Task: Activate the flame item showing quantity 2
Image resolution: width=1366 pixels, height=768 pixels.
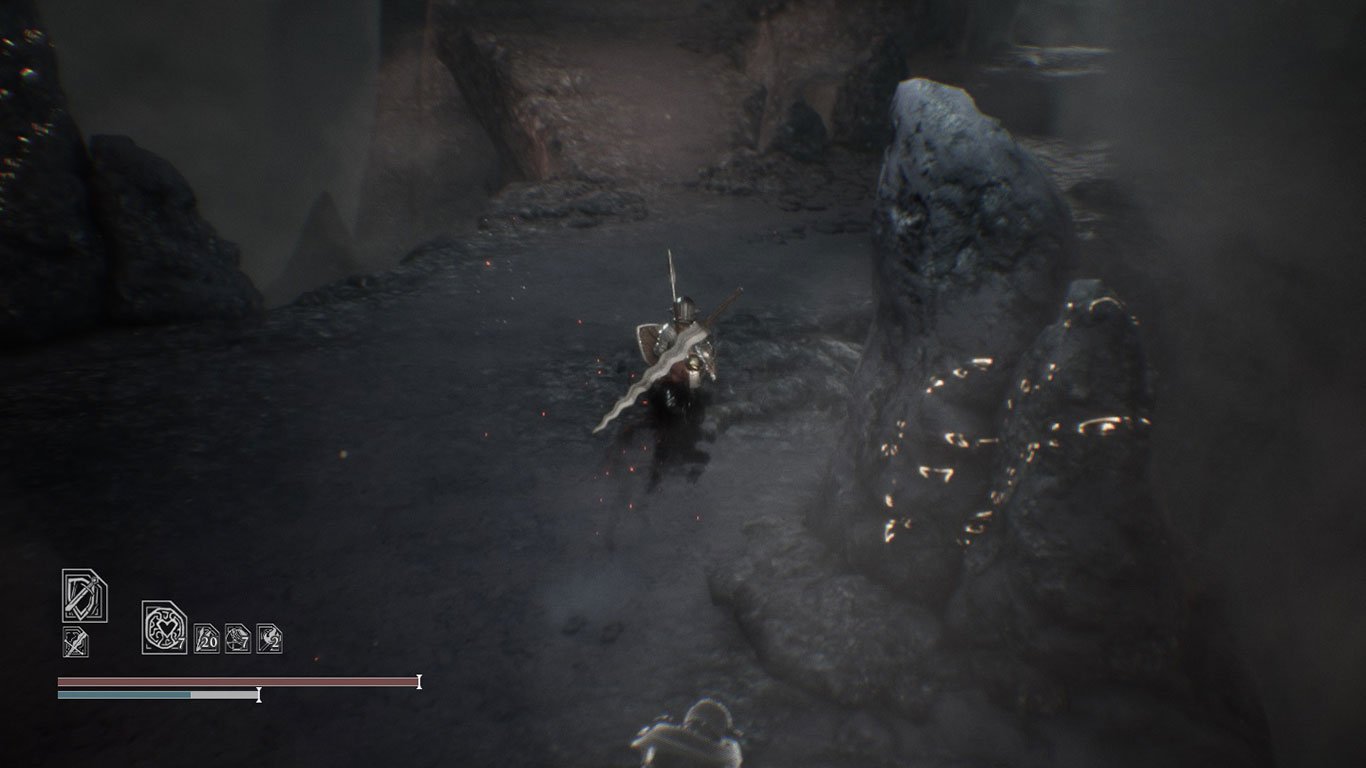Action: (267, 639)
